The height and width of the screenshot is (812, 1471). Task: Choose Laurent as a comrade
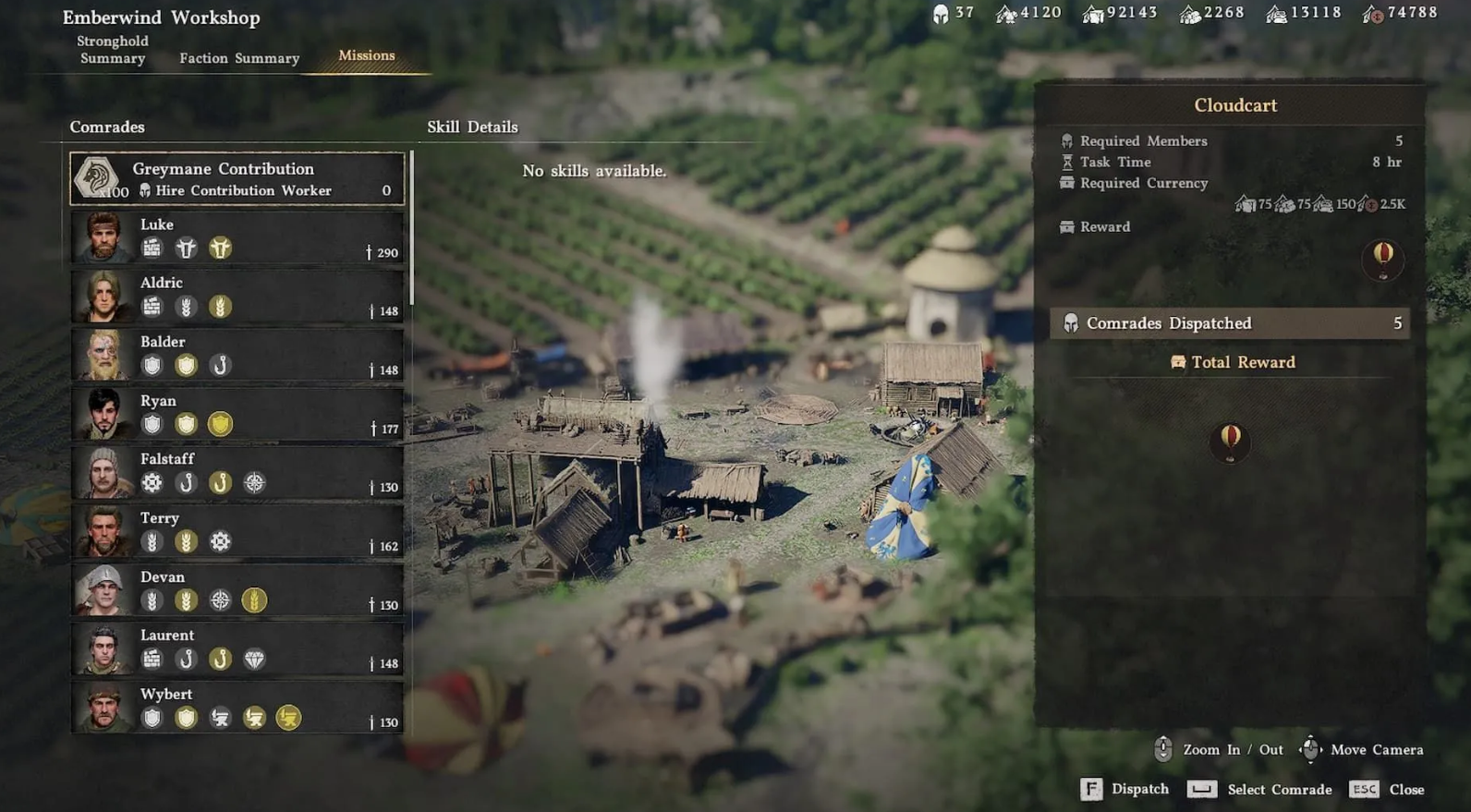click(x=237, y=648)
